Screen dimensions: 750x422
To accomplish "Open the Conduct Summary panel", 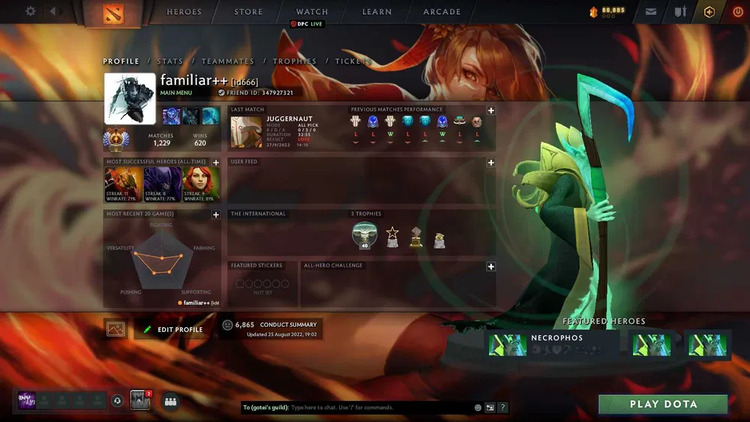I will [271, 328].
